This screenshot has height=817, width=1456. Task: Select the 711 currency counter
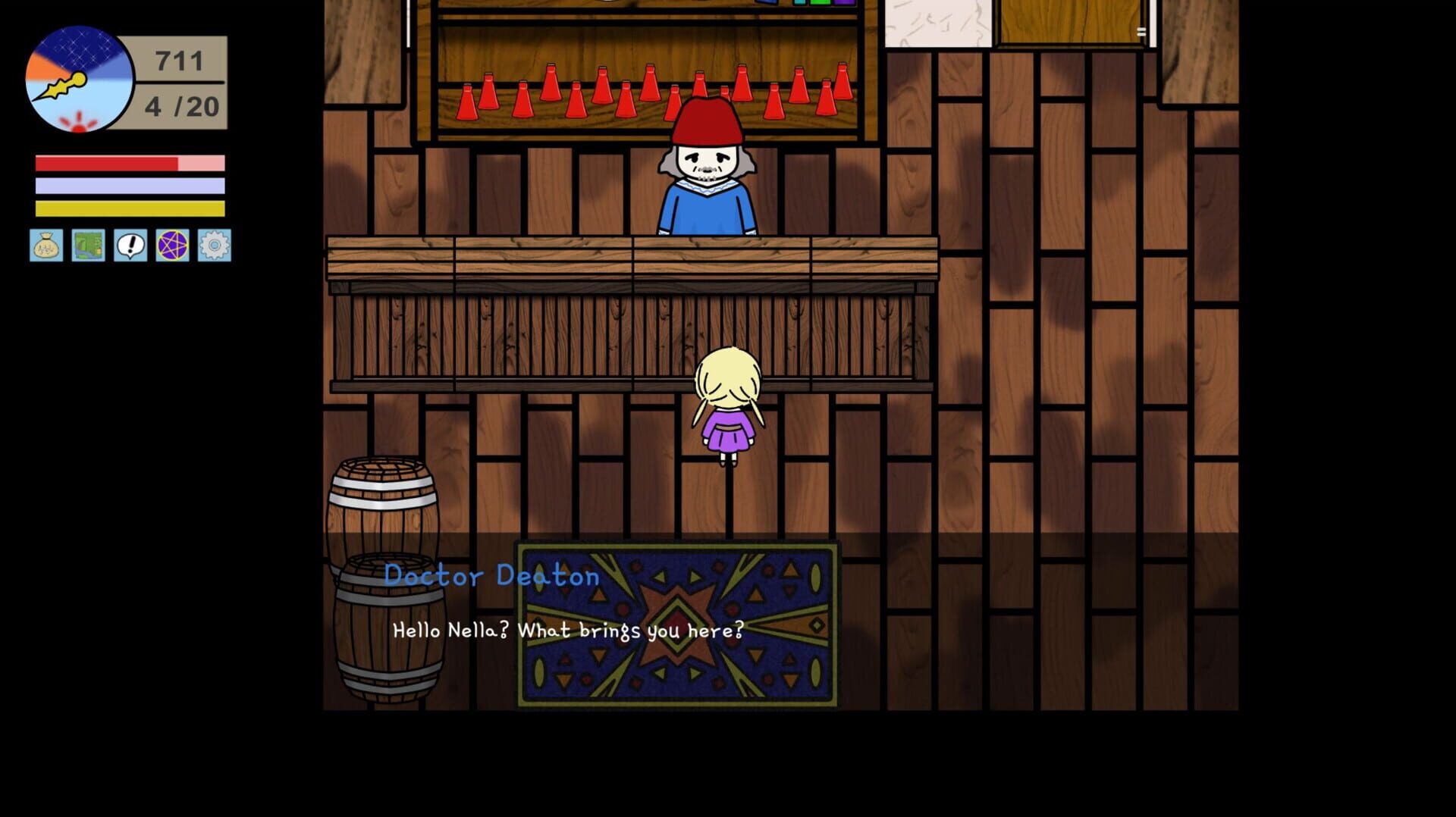177,61
